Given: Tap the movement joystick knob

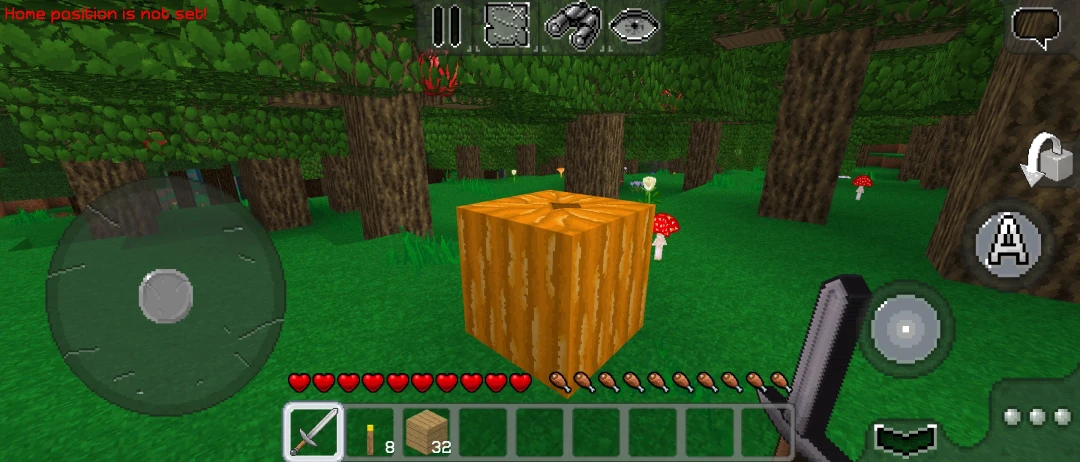Looking at the screenshot, I should coord(165,296).
